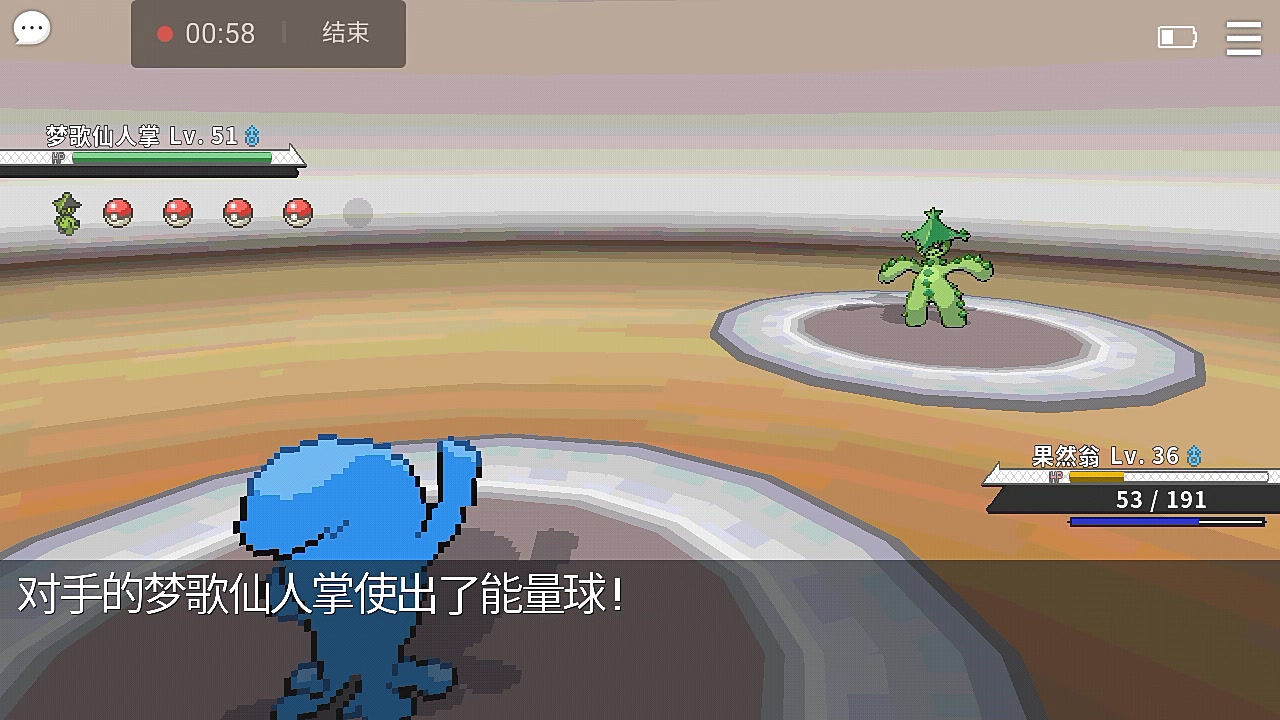
Task: Click the status gem beside 果然翁 Lv.36
Action: 1195,456
